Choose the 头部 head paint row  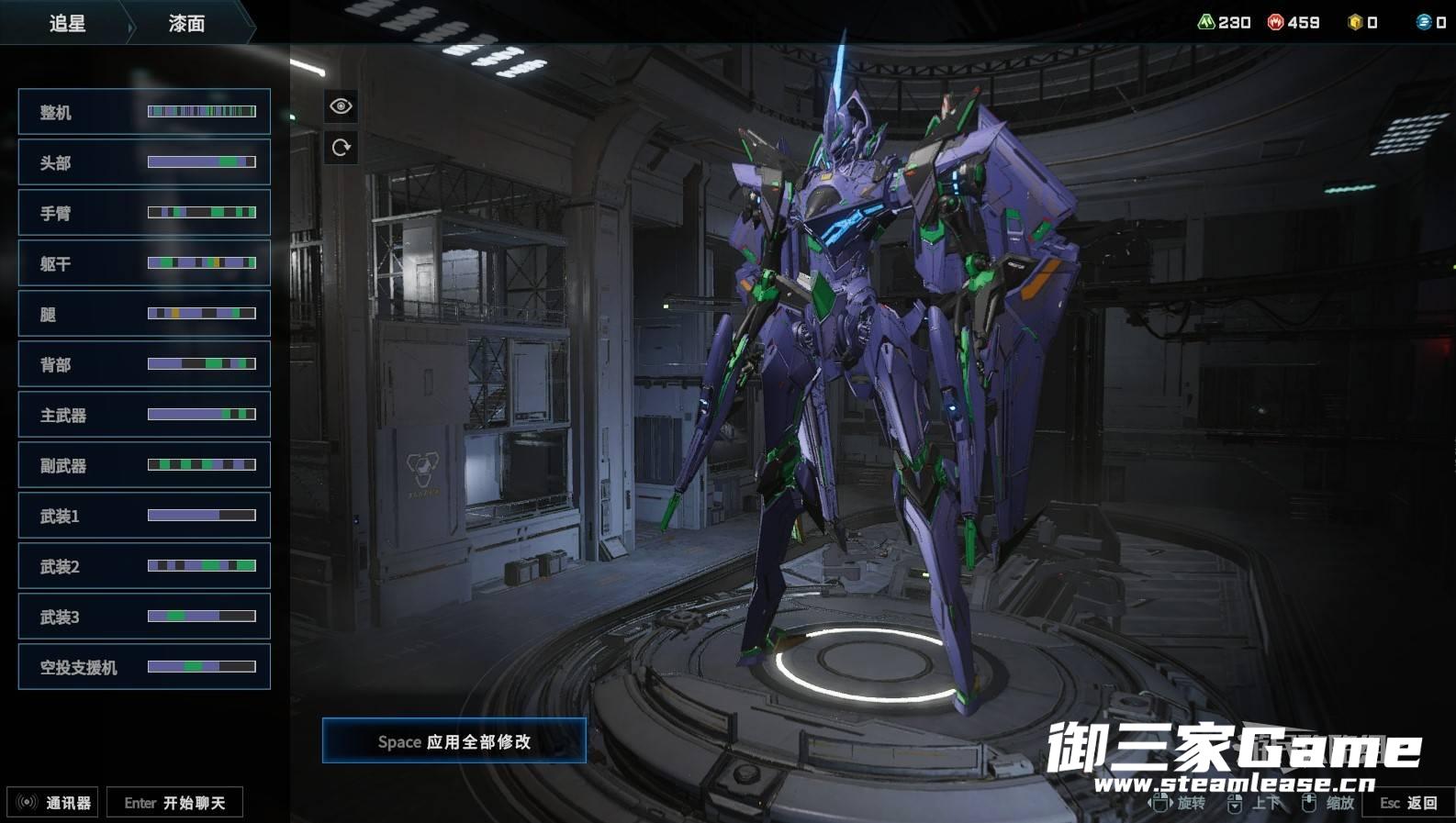coord(144,162)
